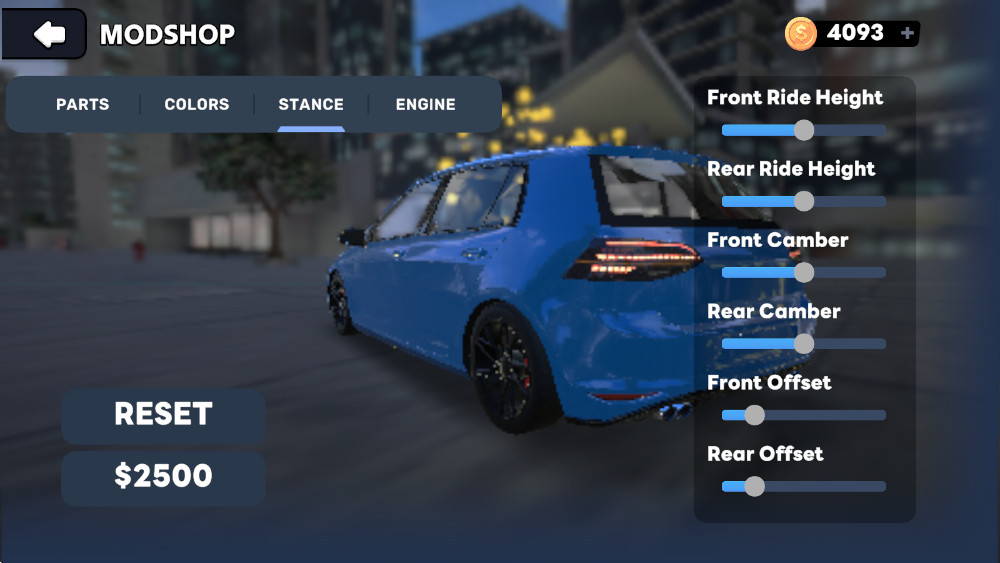Viewport: 1000px width, 563px height.
Task: Click the plus button to add coins
Action: [x=907, y=33]
